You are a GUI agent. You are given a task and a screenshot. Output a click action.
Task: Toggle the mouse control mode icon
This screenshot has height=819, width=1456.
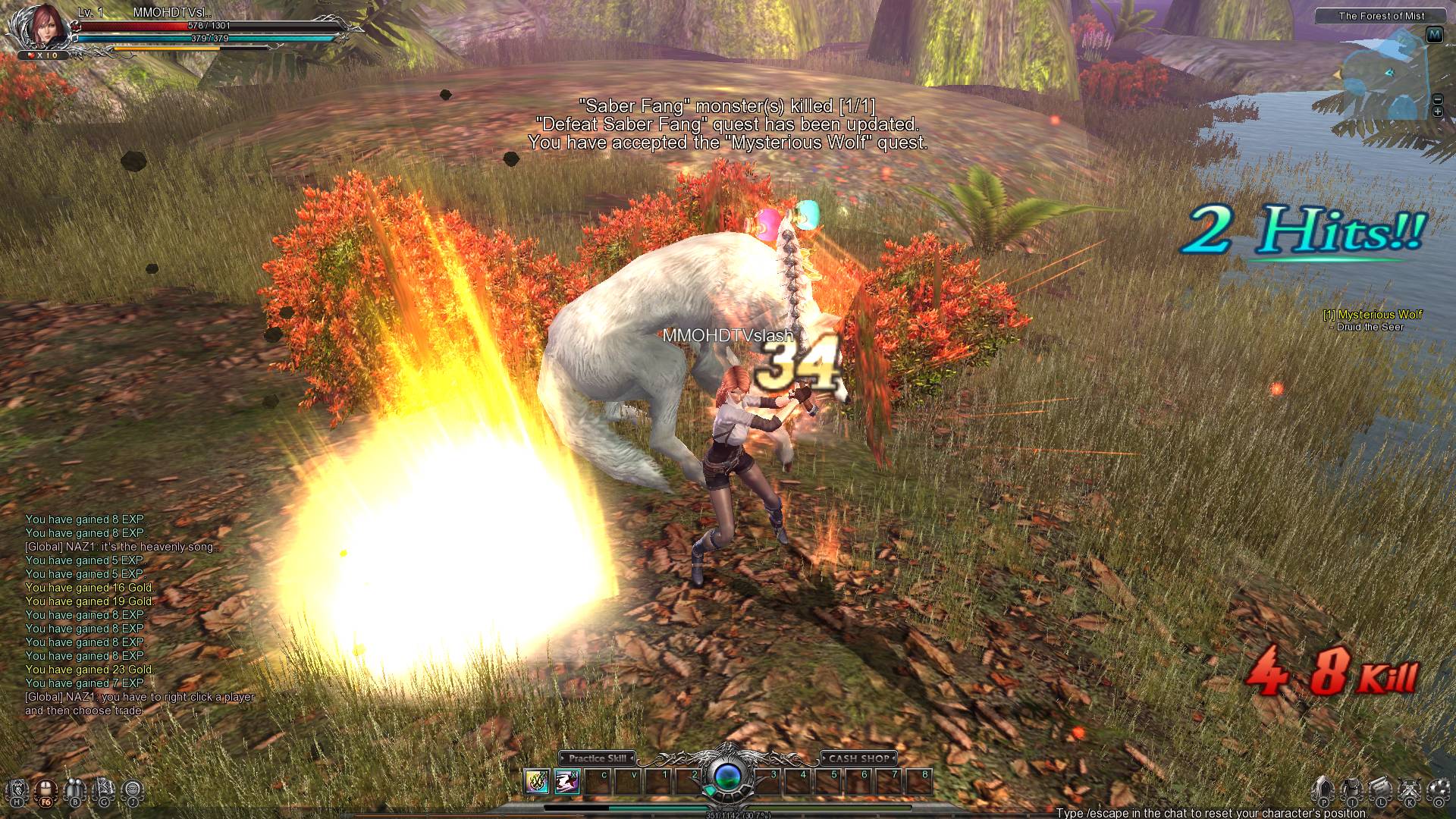[46, 791]
